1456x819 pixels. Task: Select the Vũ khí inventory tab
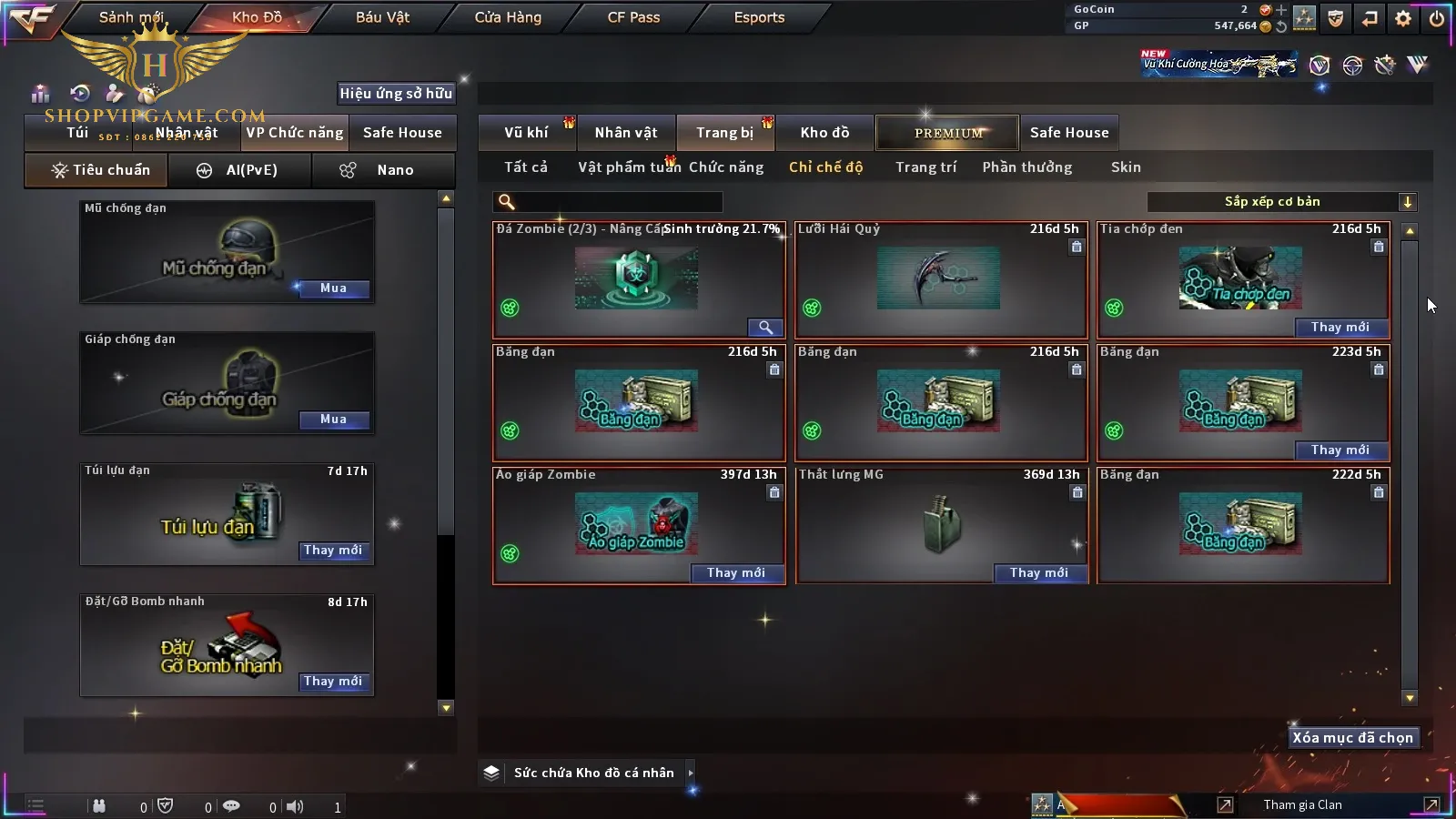(526, 133)
